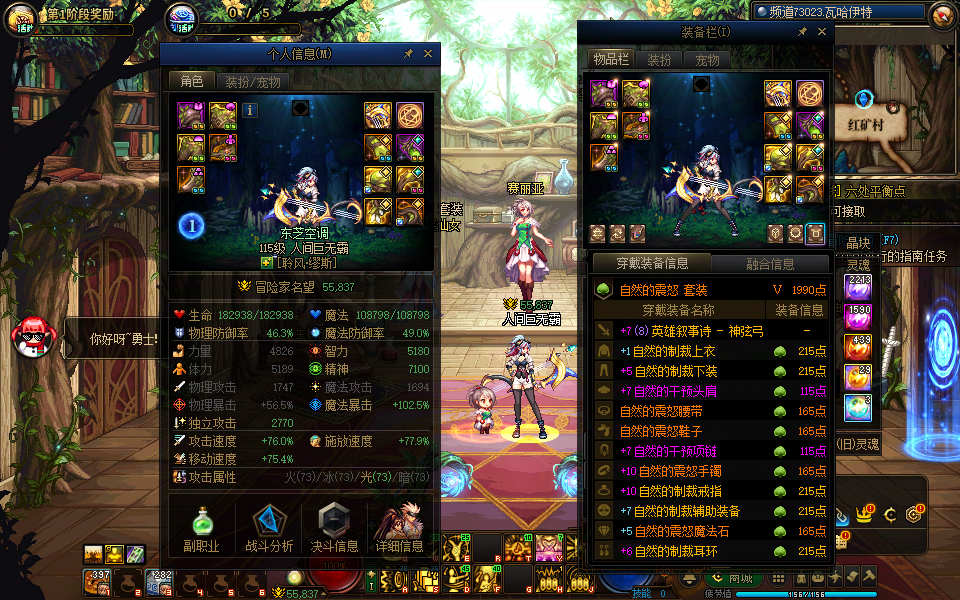Open 详细信息 detailed info
The width and height of the screenshot is (960, 600).
coord(399,526)
